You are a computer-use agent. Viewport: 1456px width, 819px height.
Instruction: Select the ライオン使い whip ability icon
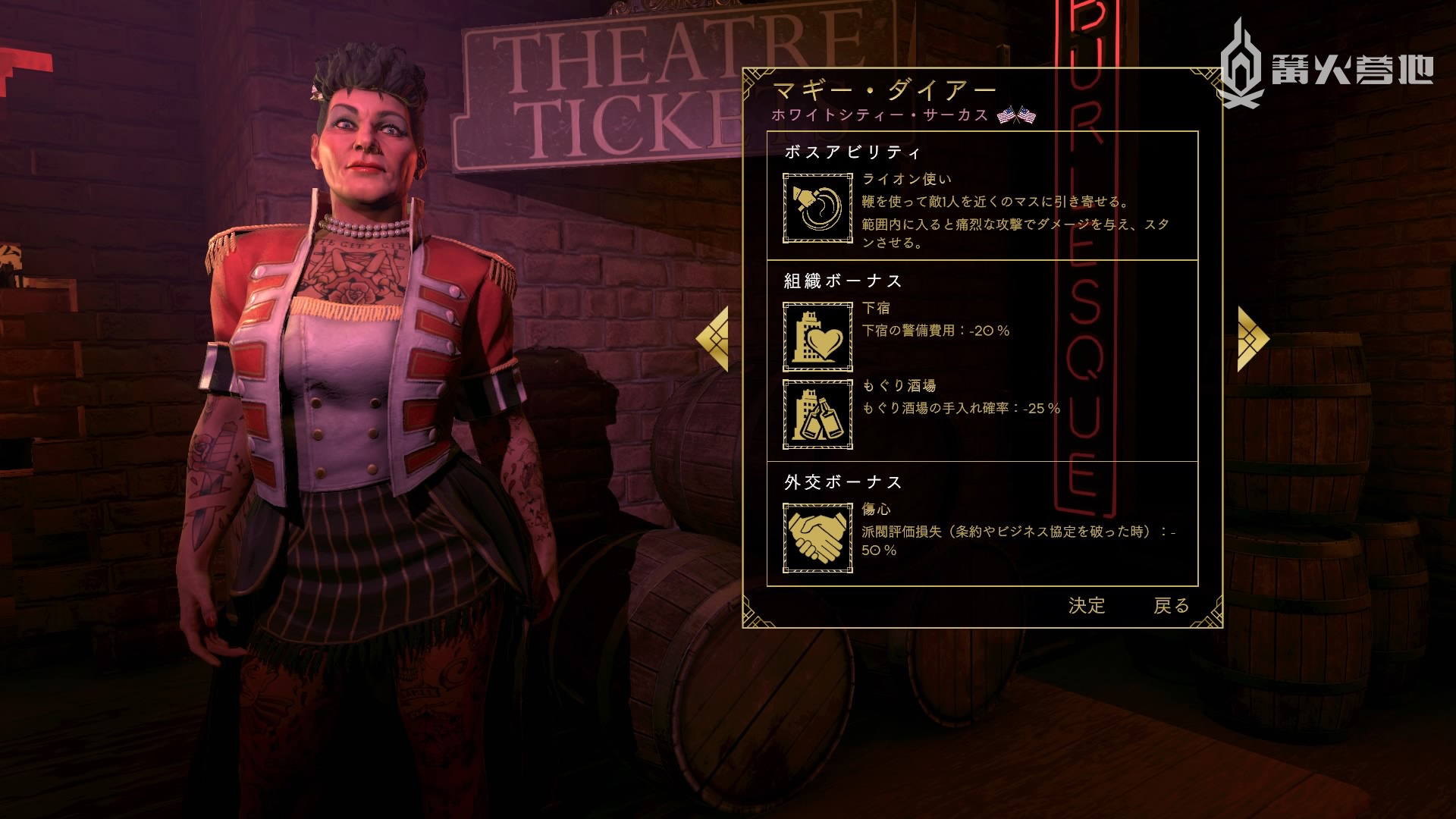[817, 208]
